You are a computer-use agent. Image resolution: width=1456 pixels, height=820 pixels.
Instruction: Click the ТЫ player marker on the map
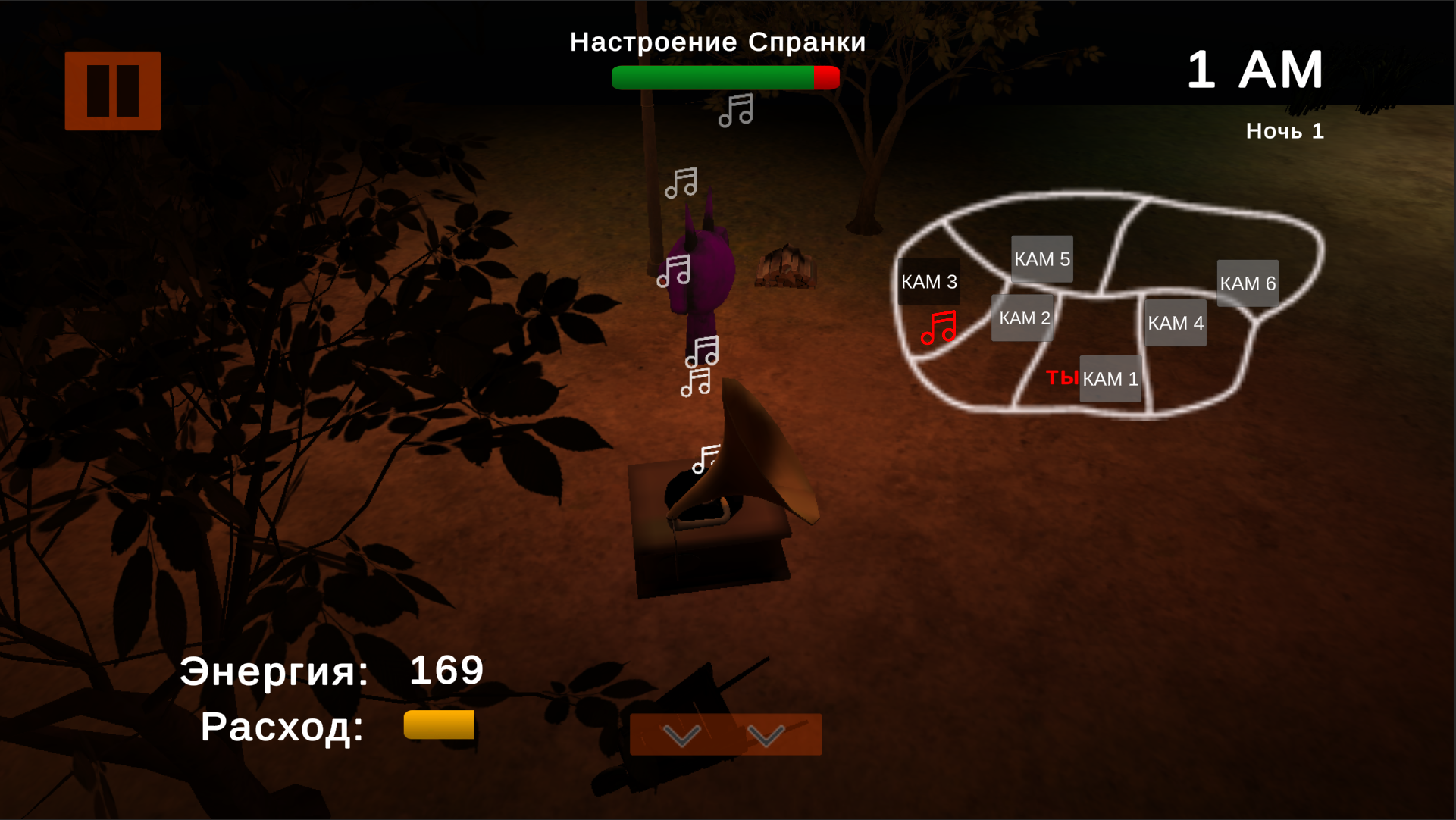1063,377
